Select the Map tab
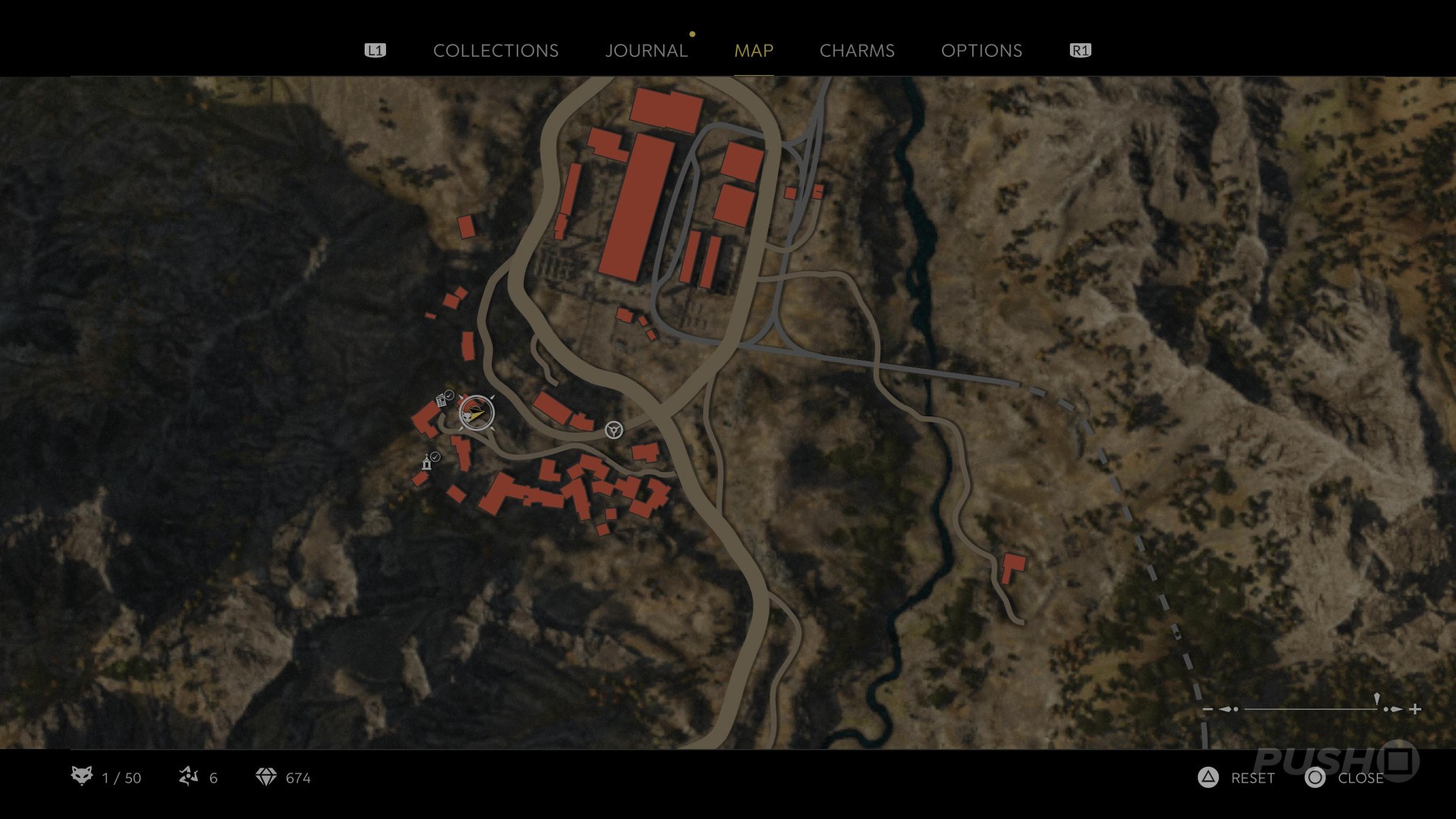Viewport: 1456px width, 819px height. pyautogui.click(x=753, y=51)
